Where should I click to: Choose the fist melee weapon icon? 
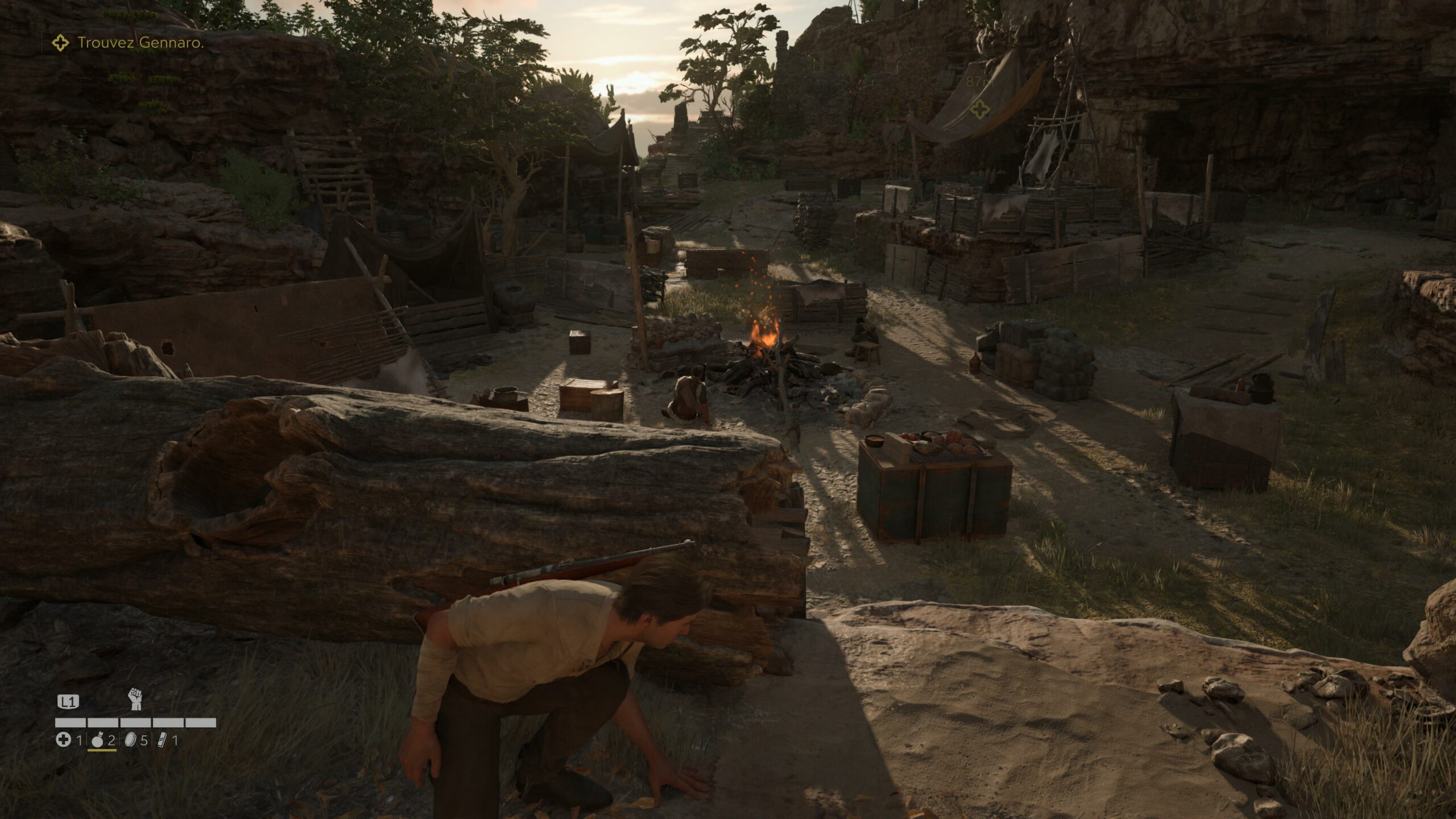point(135,699)
